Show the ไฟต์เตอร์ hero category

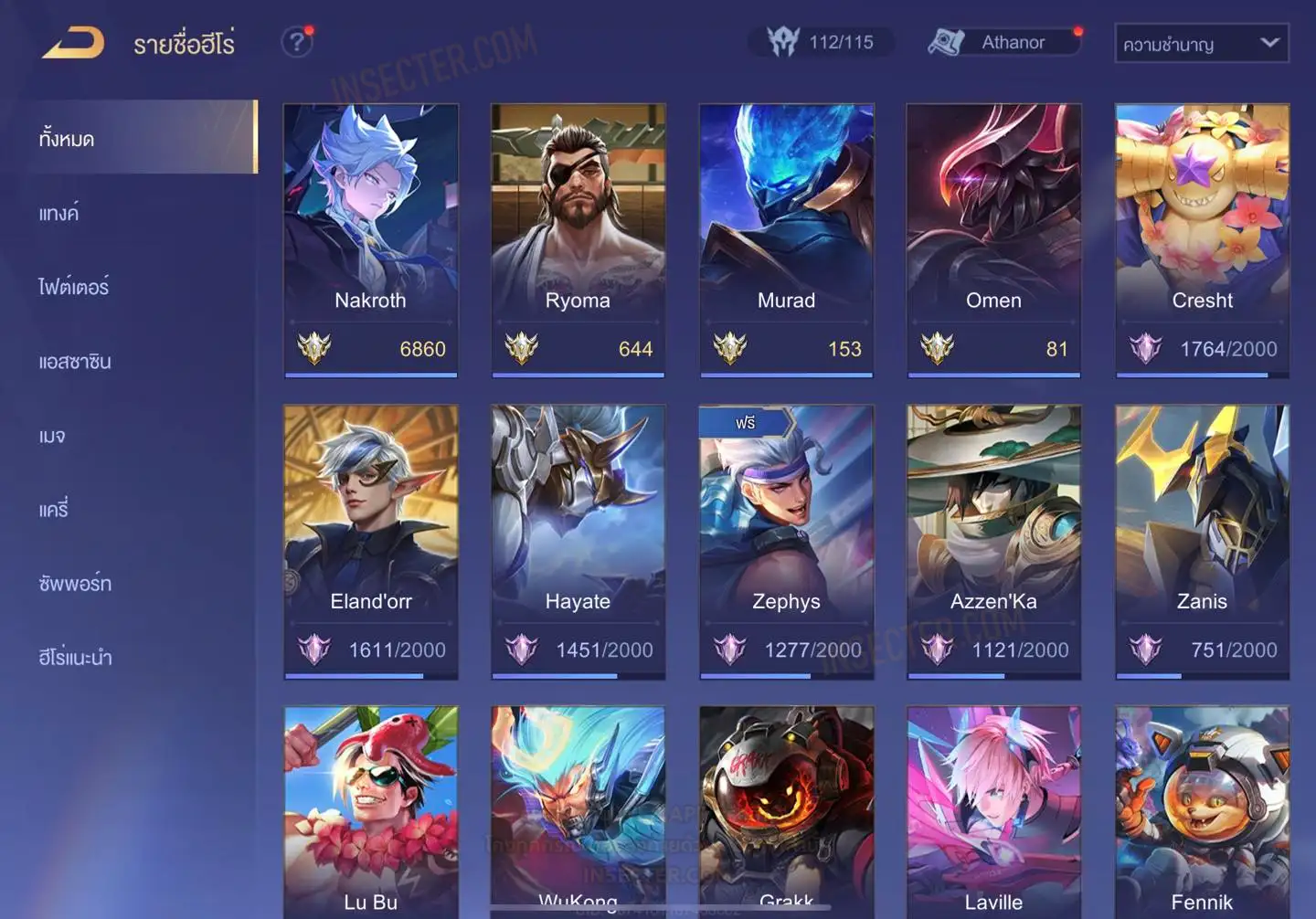point(74,288)
